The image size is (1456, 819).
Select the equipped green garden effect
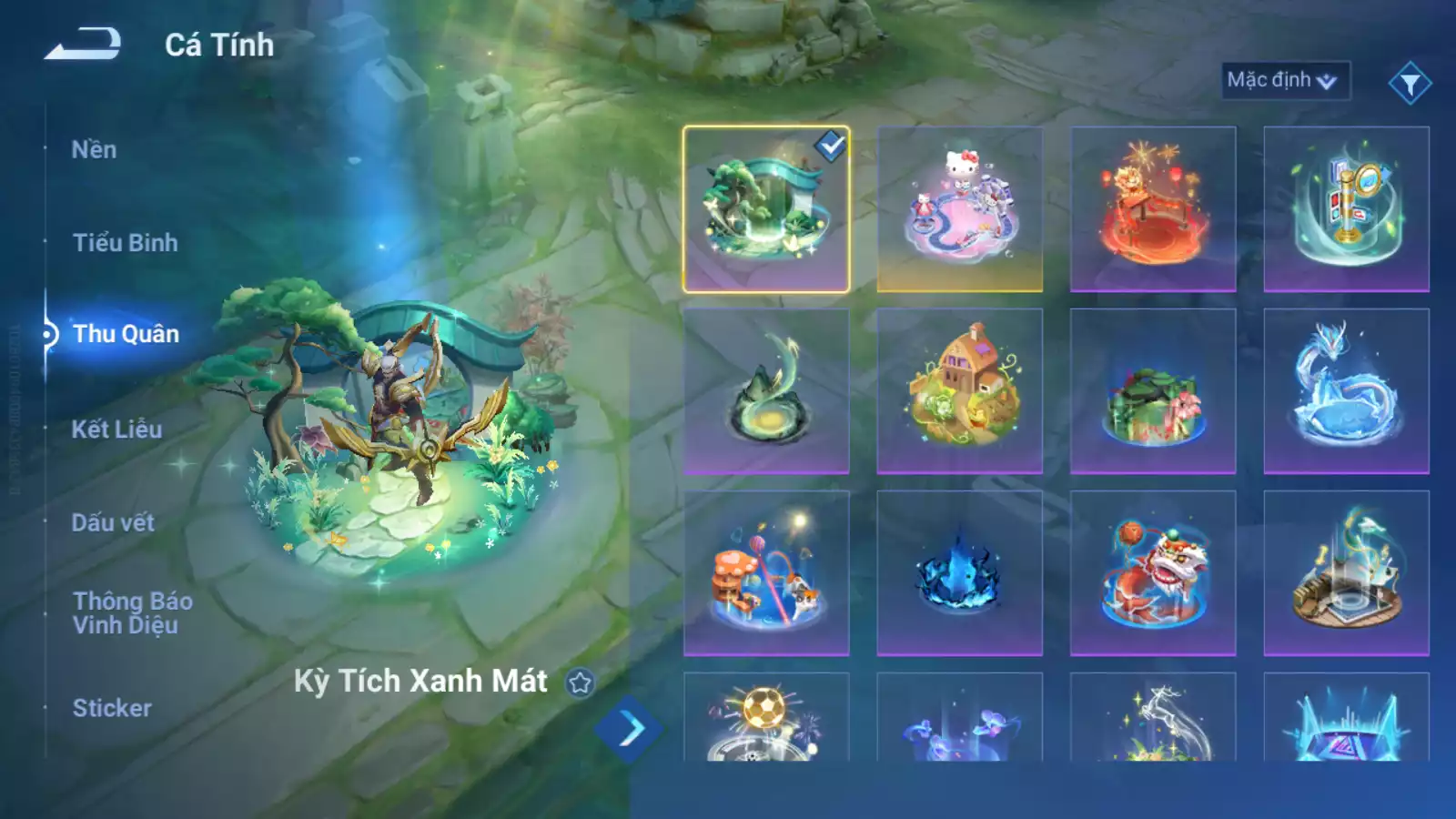(765, 209)
